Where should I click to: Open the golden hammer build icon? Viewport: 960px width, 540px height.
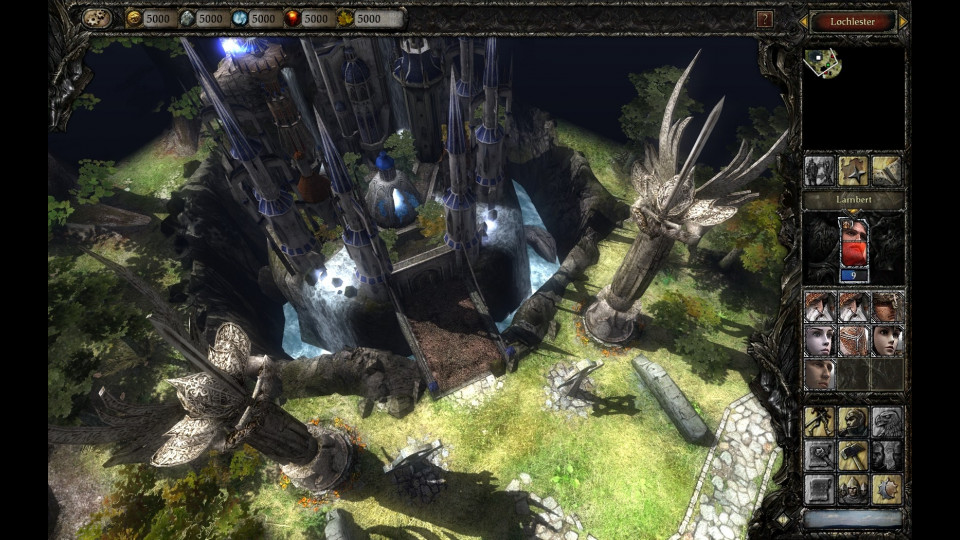click(853, 455)
